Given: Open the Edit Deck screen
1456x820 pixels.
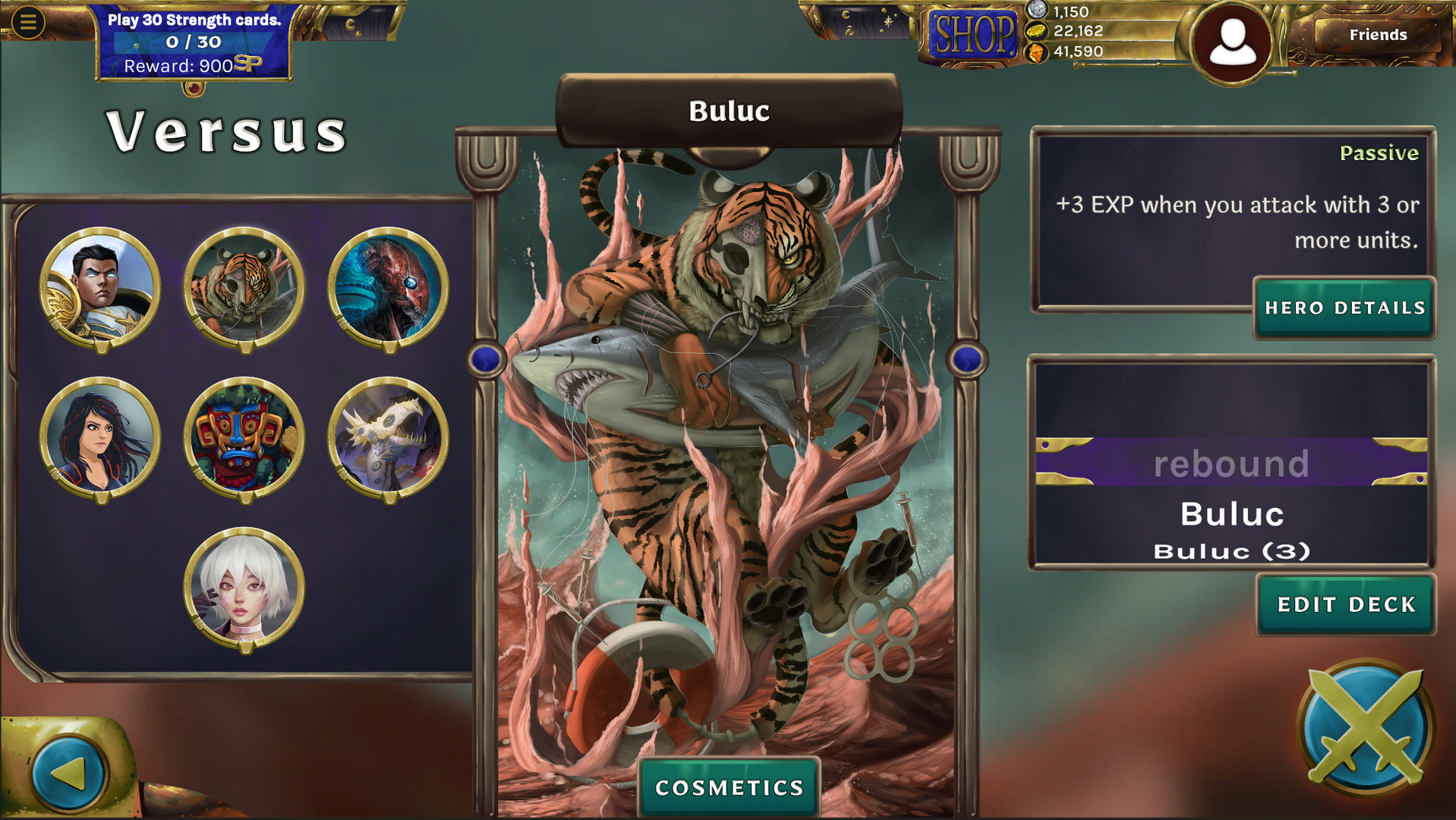Looking at the screenshot, I should (1345, 604).
